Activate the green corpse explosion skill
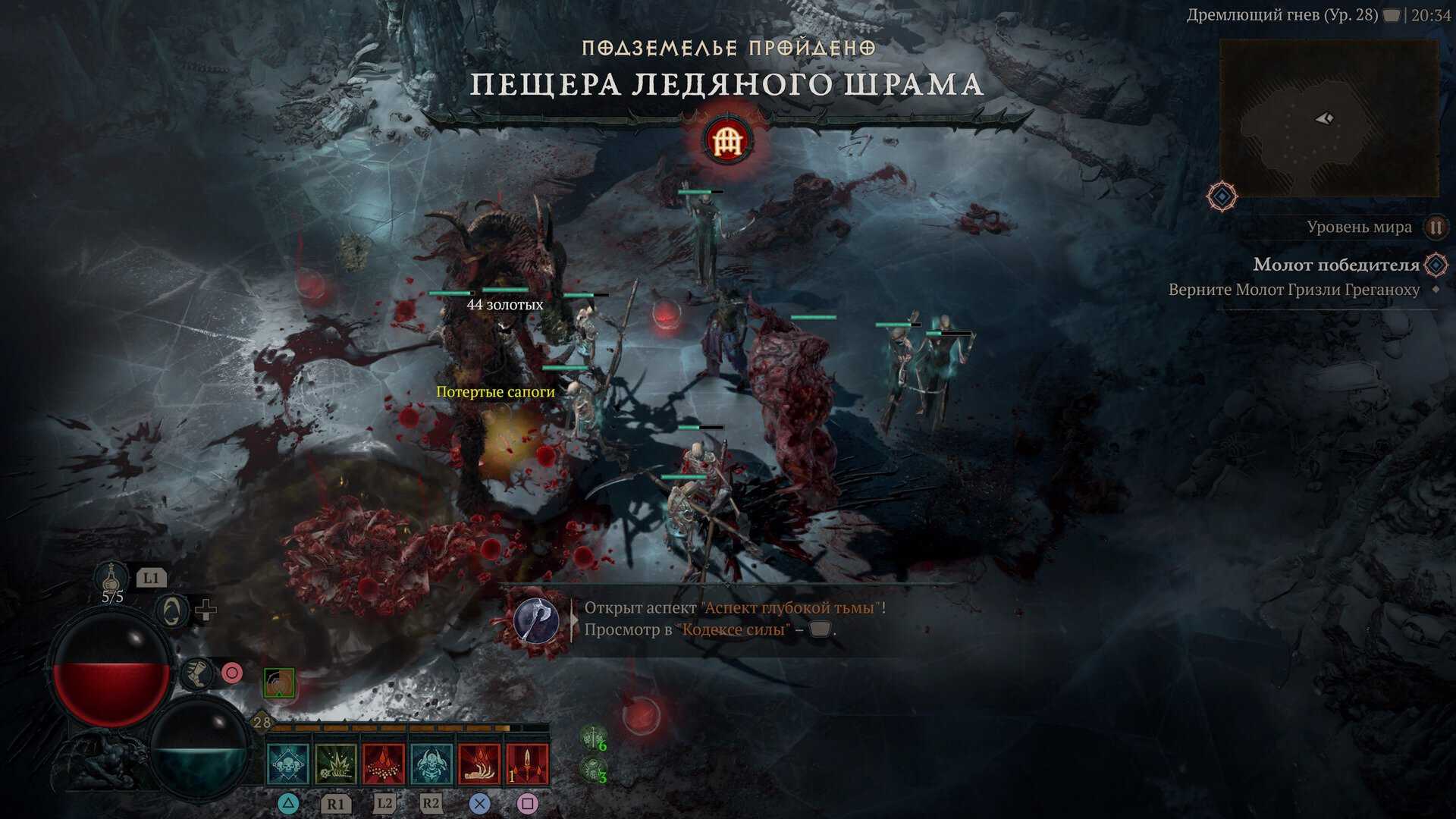This screenshot has width=1456, height=819. [335, 763]
